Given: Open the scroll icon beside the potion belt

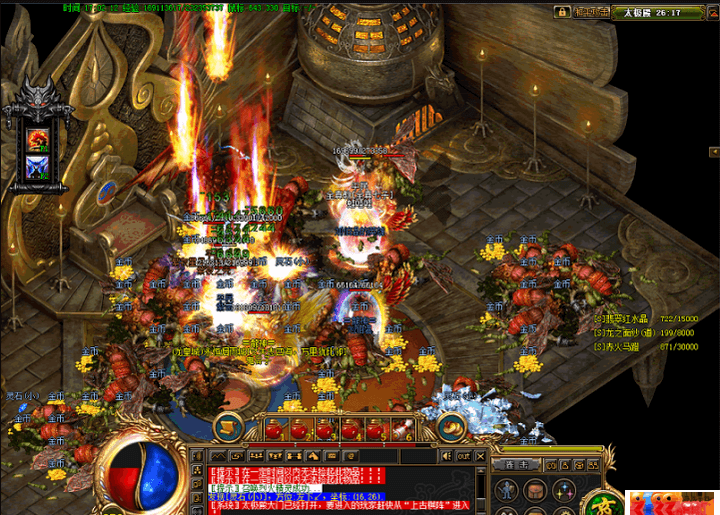Looking at the screenshot, I should pos(230,428).
